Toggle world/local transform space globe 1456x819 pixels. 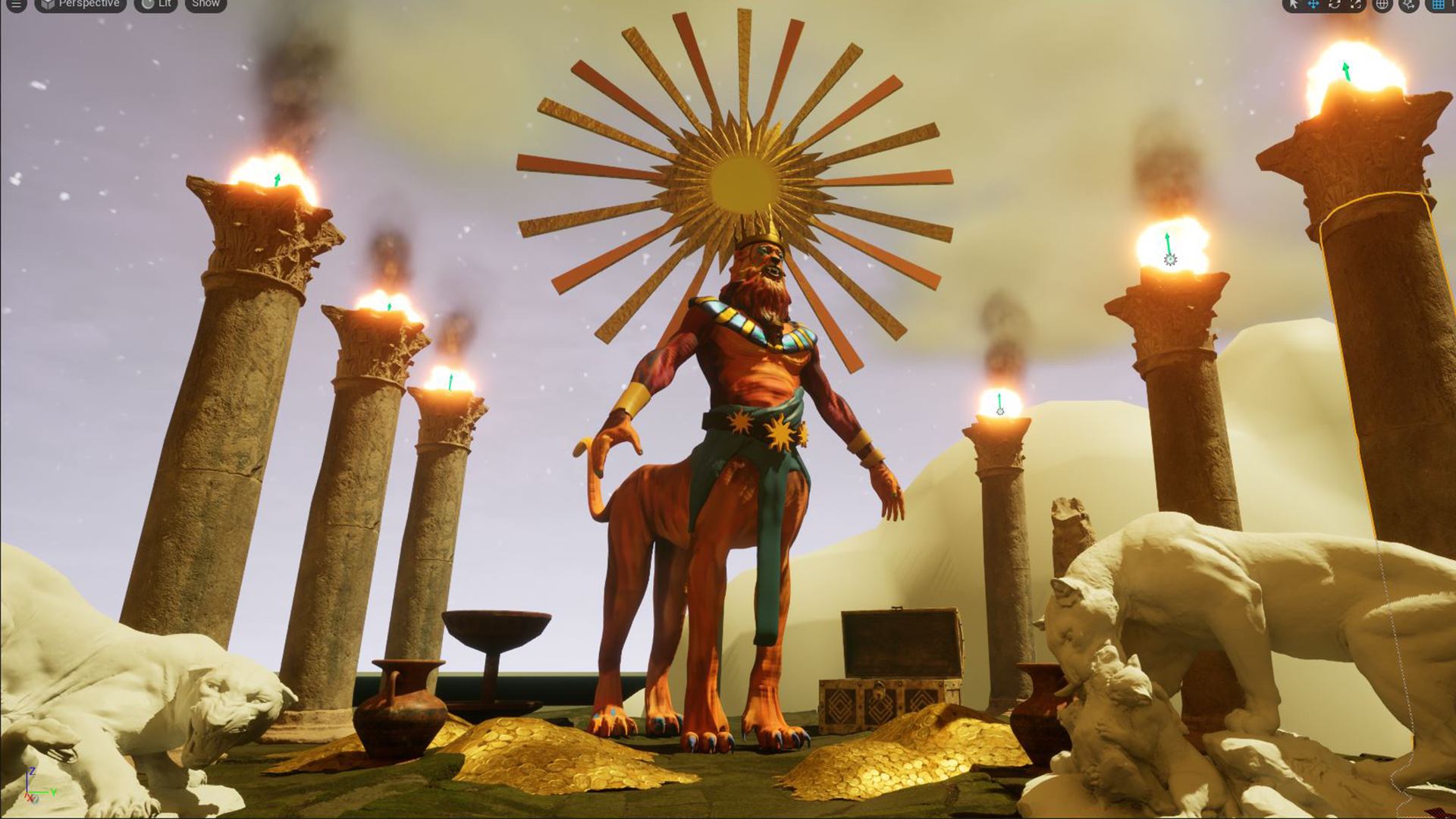click(1382, 5)
